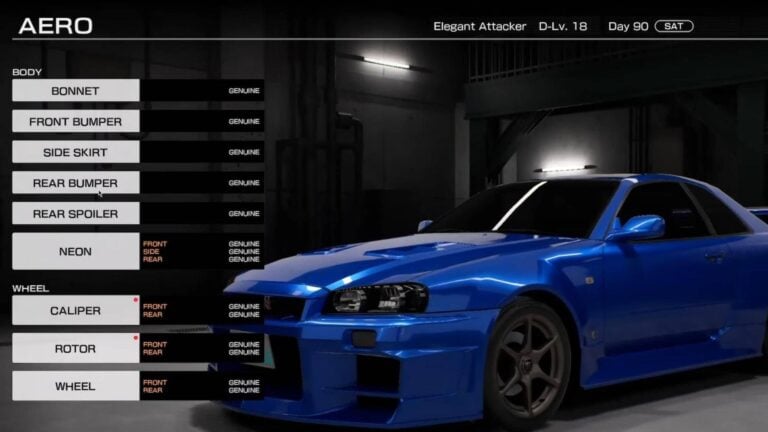This screenshot has width=768, height=432.
Task: Open the Rear Spoiler menu entry
Action: click(76, 214)
